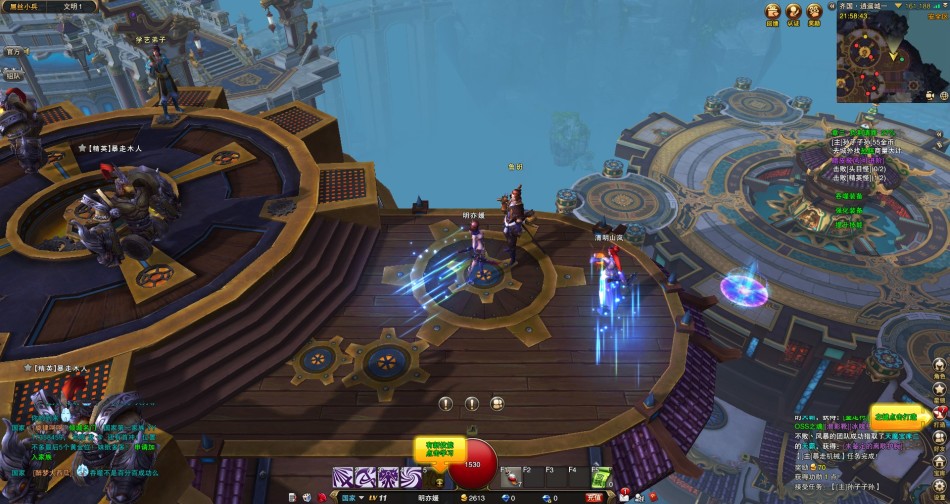The height and width of the screenshot is (504, 950).
Task: Open the mail envelope icon
Action: [x=623, y=497]
